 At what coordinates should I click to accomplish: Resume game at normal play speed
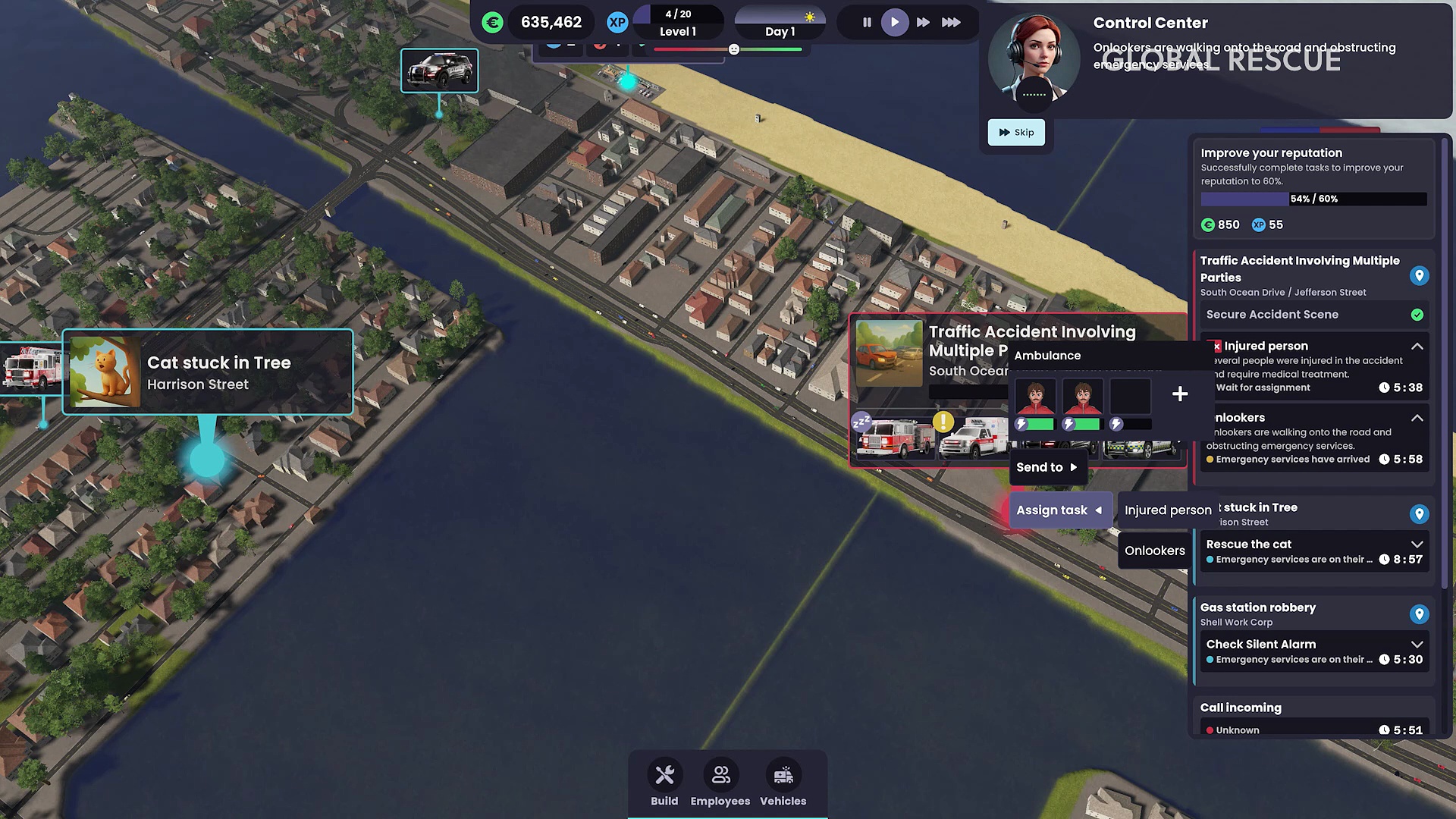coord(895,23)
